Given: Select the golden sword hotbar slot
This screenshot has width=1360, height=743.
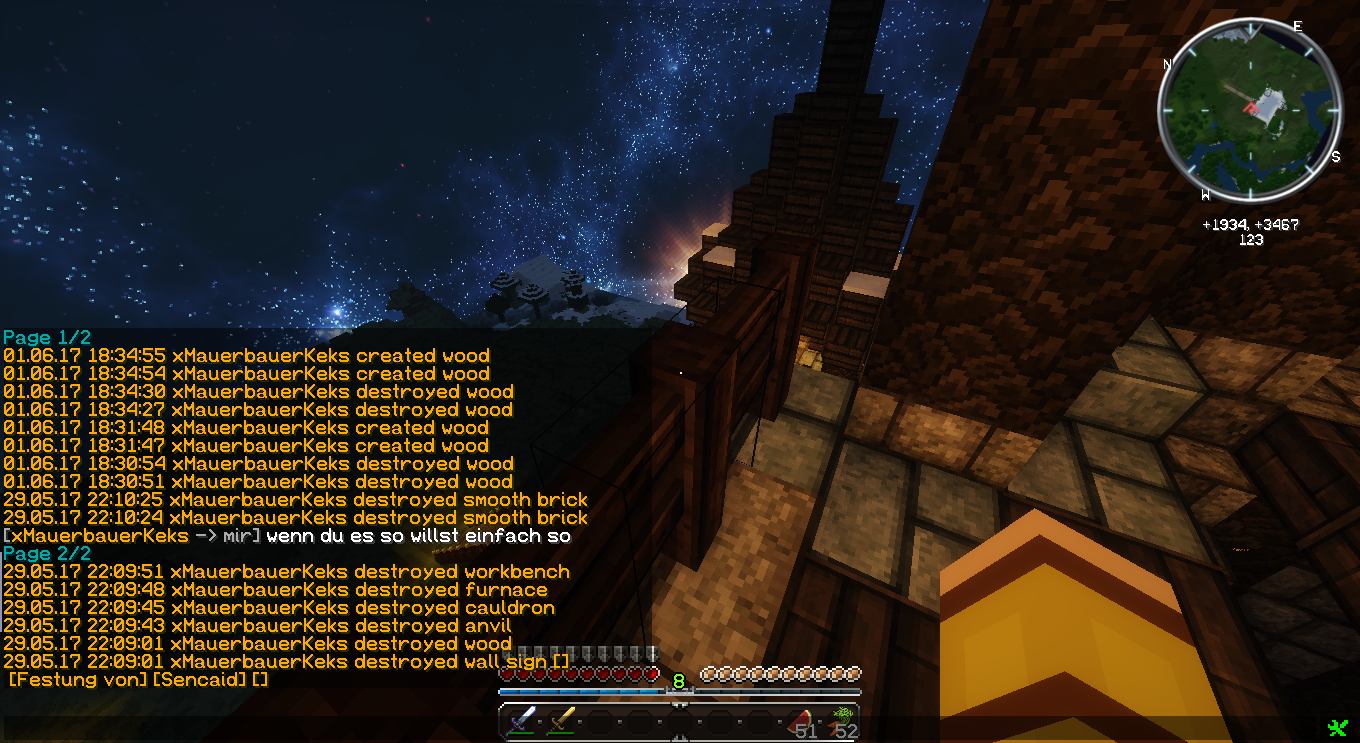Looking at the screenshot, I should coord(560,722).
